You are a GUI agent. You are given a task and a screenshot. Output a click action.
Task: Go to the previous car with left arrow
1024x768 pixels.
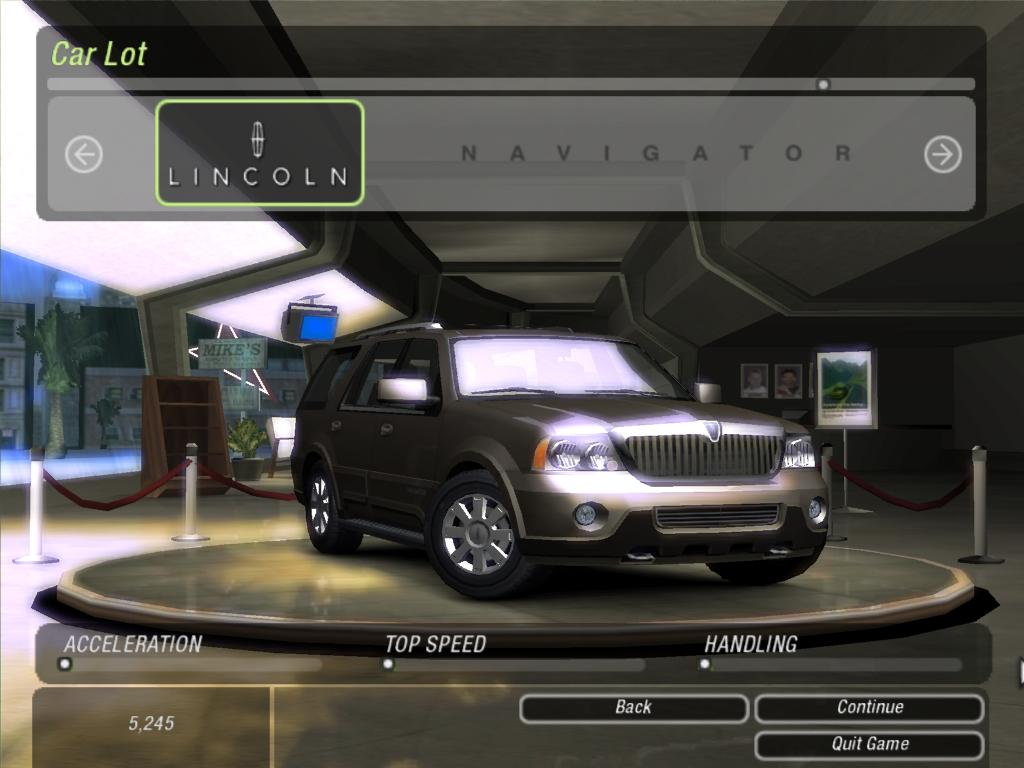[x=84, y=154]
